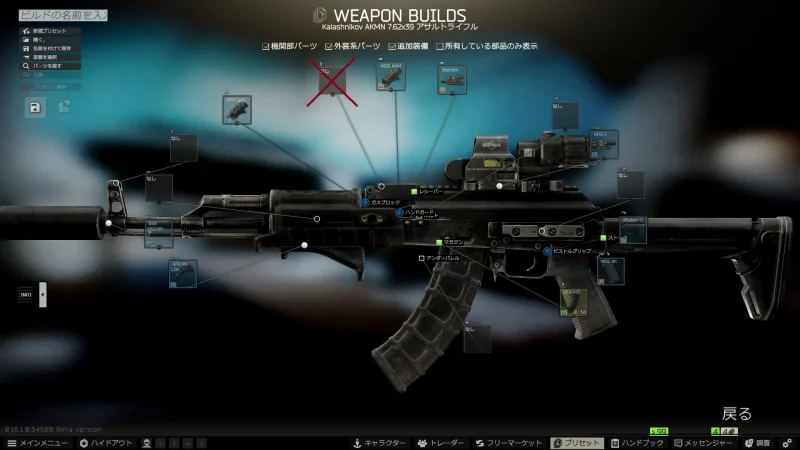Open the フリーマーケット flea market tab

[x=509, y=442]
